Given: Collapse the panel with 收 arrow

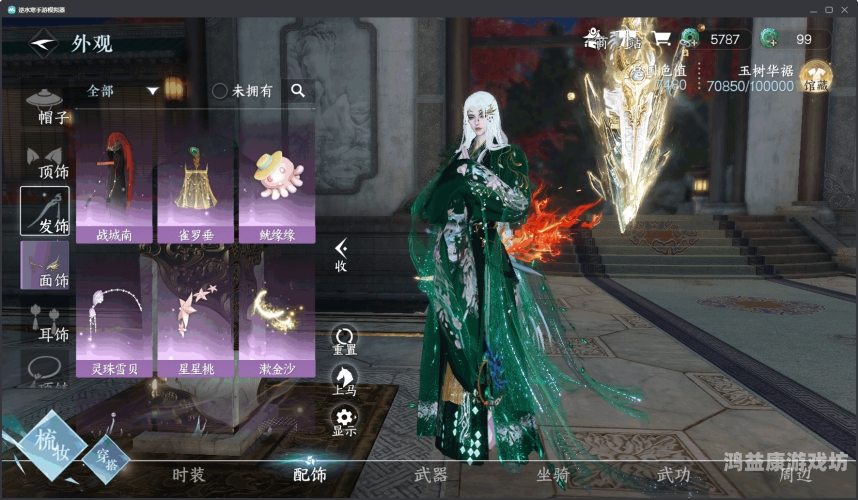Looking at the screenshot, I should pos(341,254).
